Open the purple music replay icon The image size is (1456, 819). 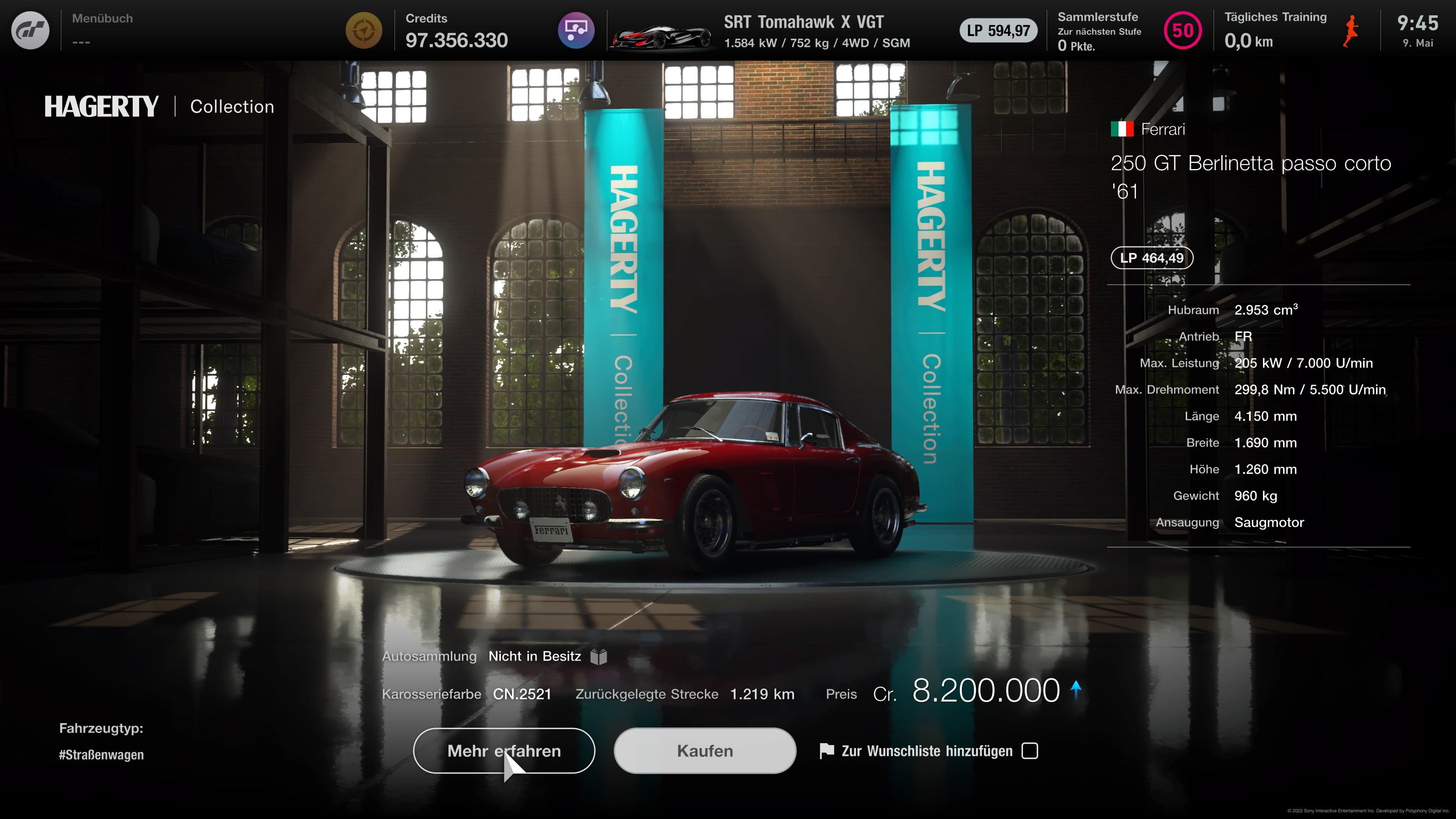coord(576,30)
